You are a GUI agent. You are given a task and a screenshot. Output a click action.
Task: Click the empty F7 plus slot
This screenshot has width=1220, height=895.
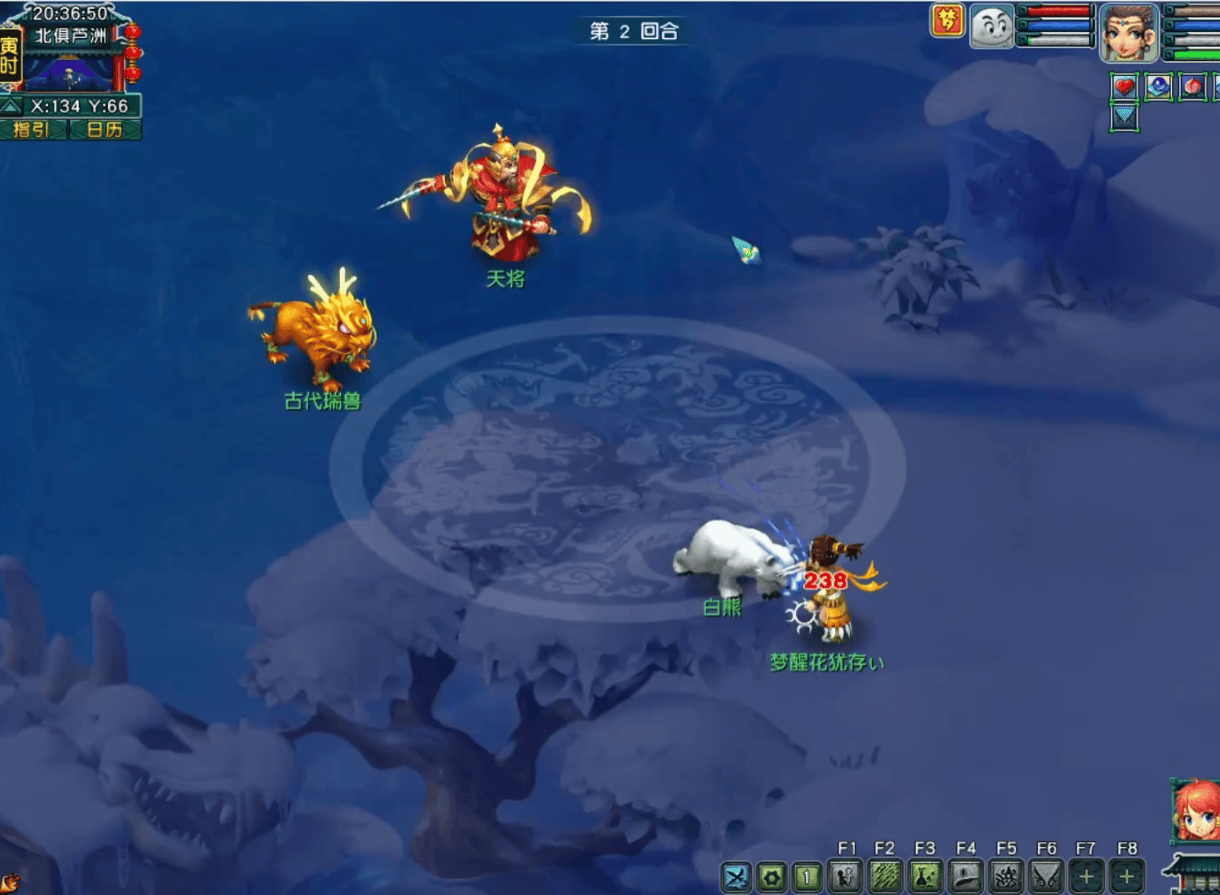(1086, 877)
